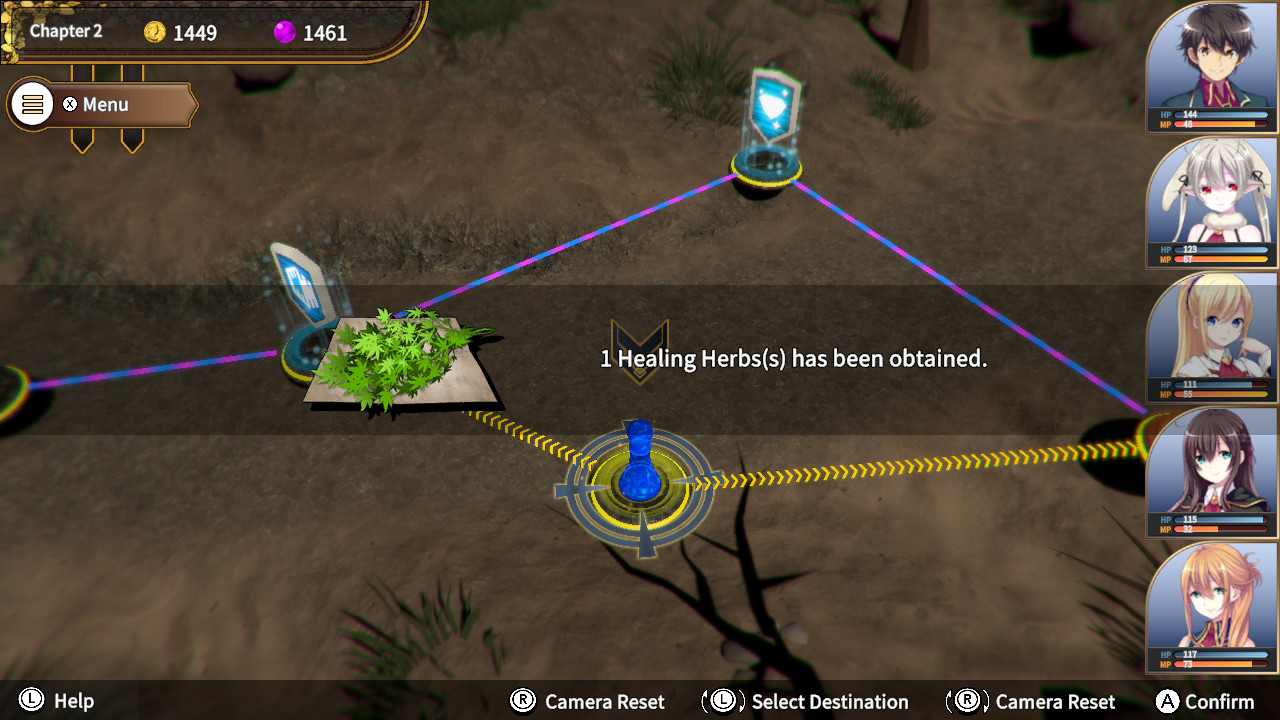Click the Chapter 2 banner
Image resolution: width=1280 pixels, height=720 pixels.
[x=66, y=30]
